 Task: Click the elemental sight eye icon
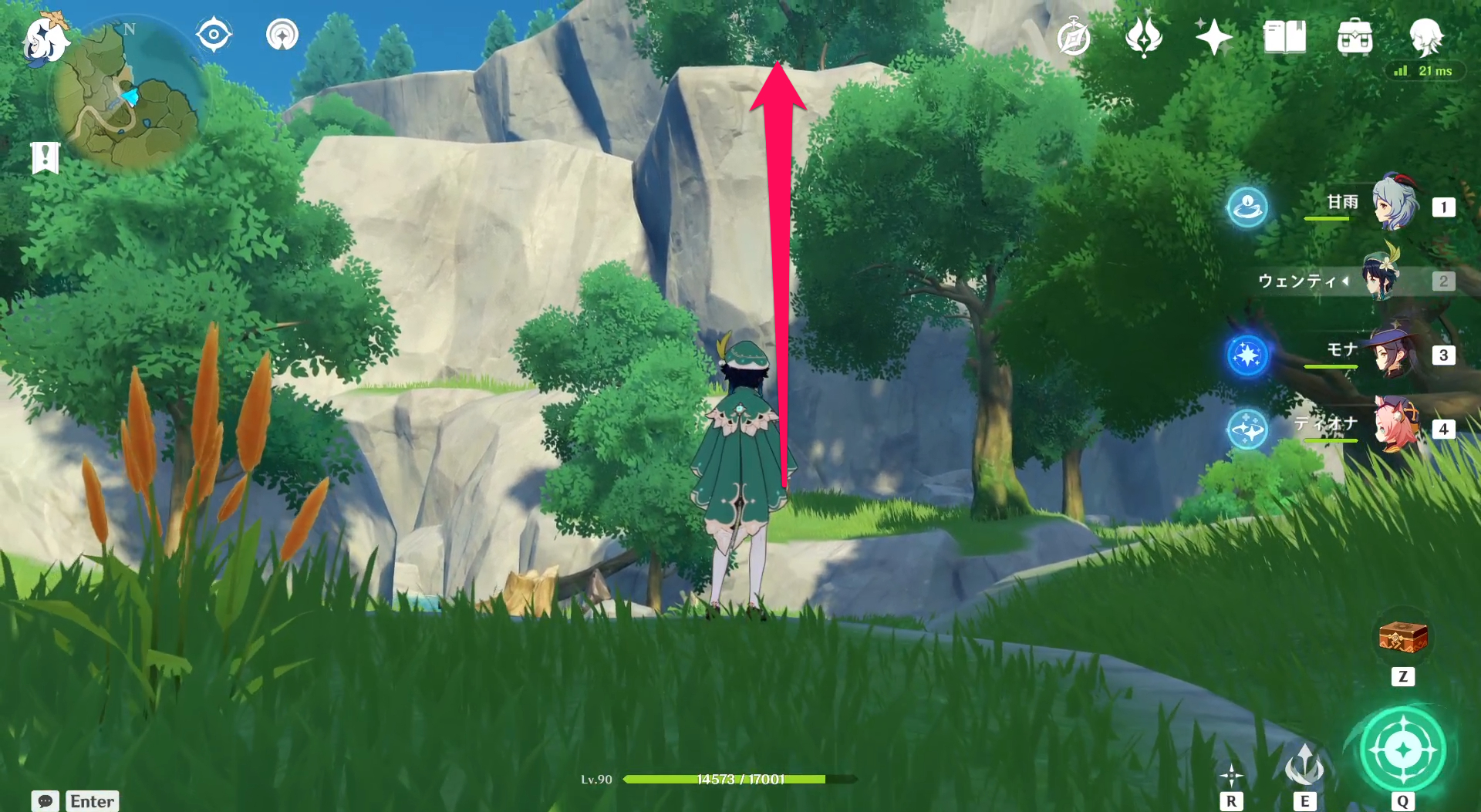pos(214,32)
